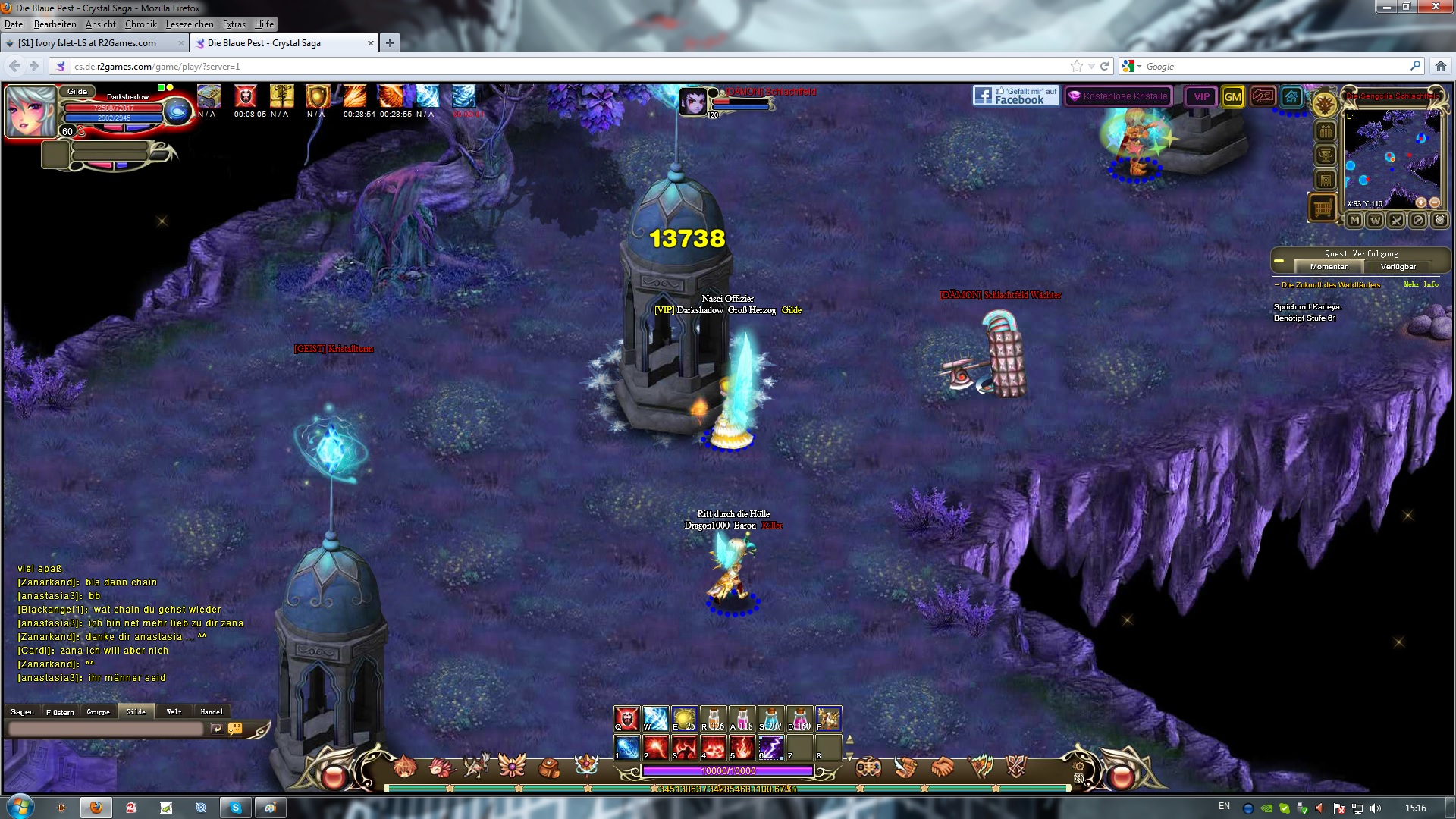Zoom out the minimap with minus button

[x=1434, y=202]
